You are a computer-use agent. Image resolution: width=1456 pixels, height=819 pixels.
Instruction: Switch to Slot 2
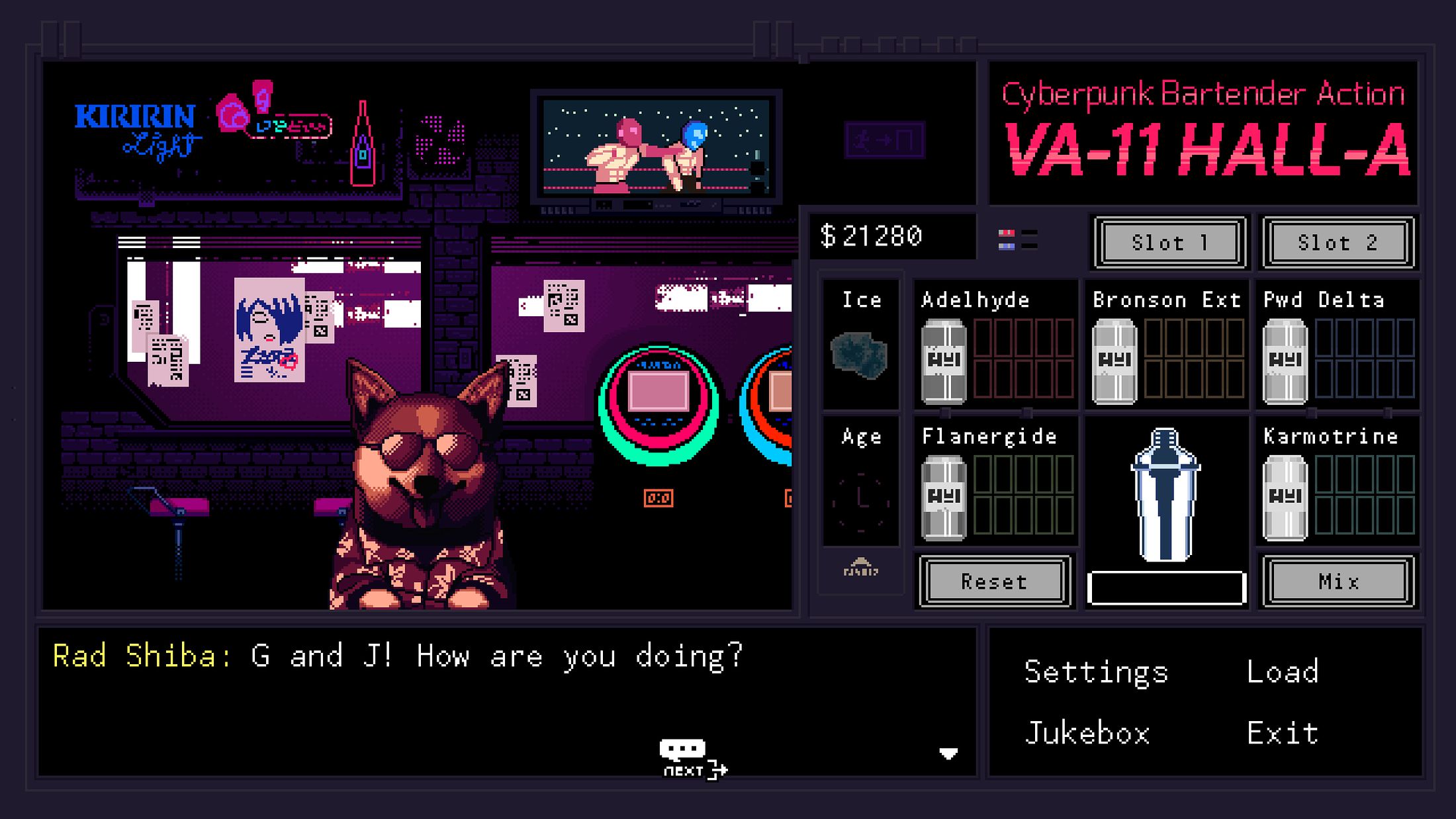tap(1338, 243)
